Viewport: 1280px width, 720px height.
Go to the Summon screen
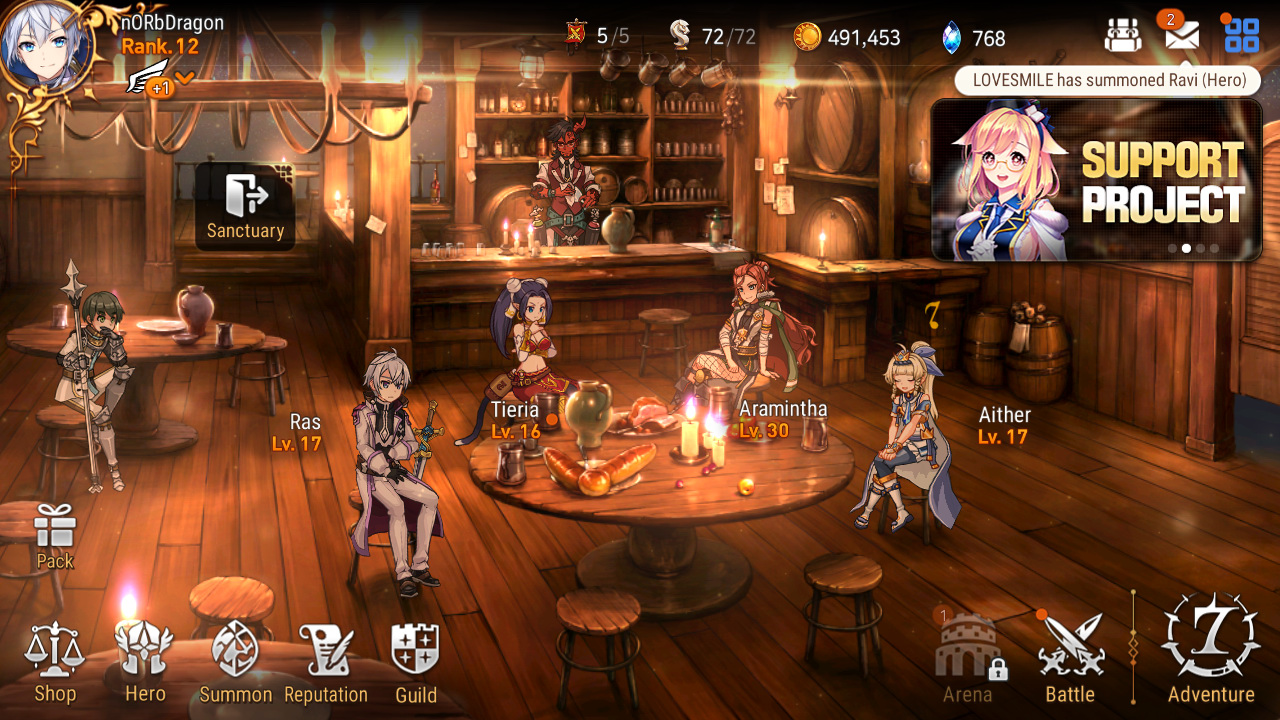[x=236, y=662]
